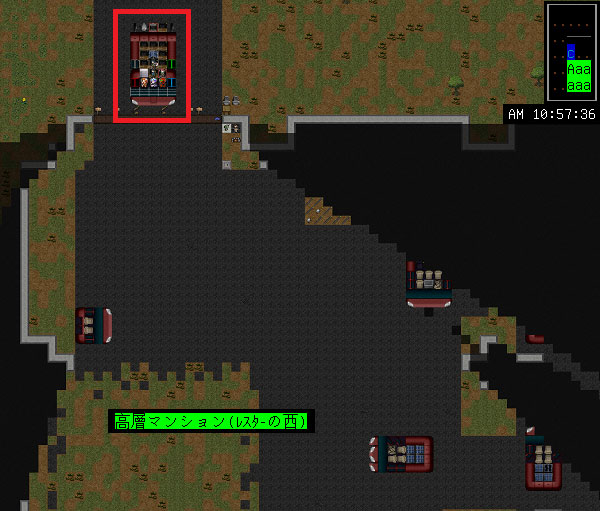600x511 pixels.
Task: Select the red-outlined vehicle unit
Action: (153, 66)
